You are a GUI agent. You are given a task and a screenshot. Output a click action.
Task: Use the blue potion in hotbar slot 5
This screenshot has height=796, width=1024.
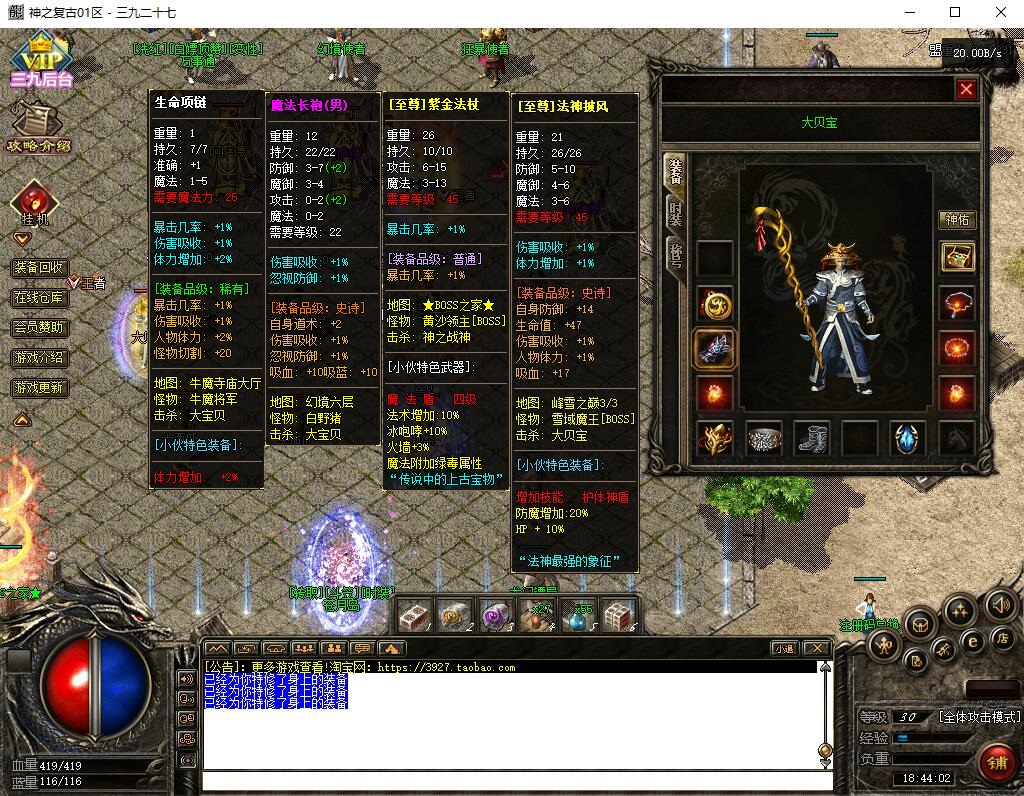[x=577, y=614]
